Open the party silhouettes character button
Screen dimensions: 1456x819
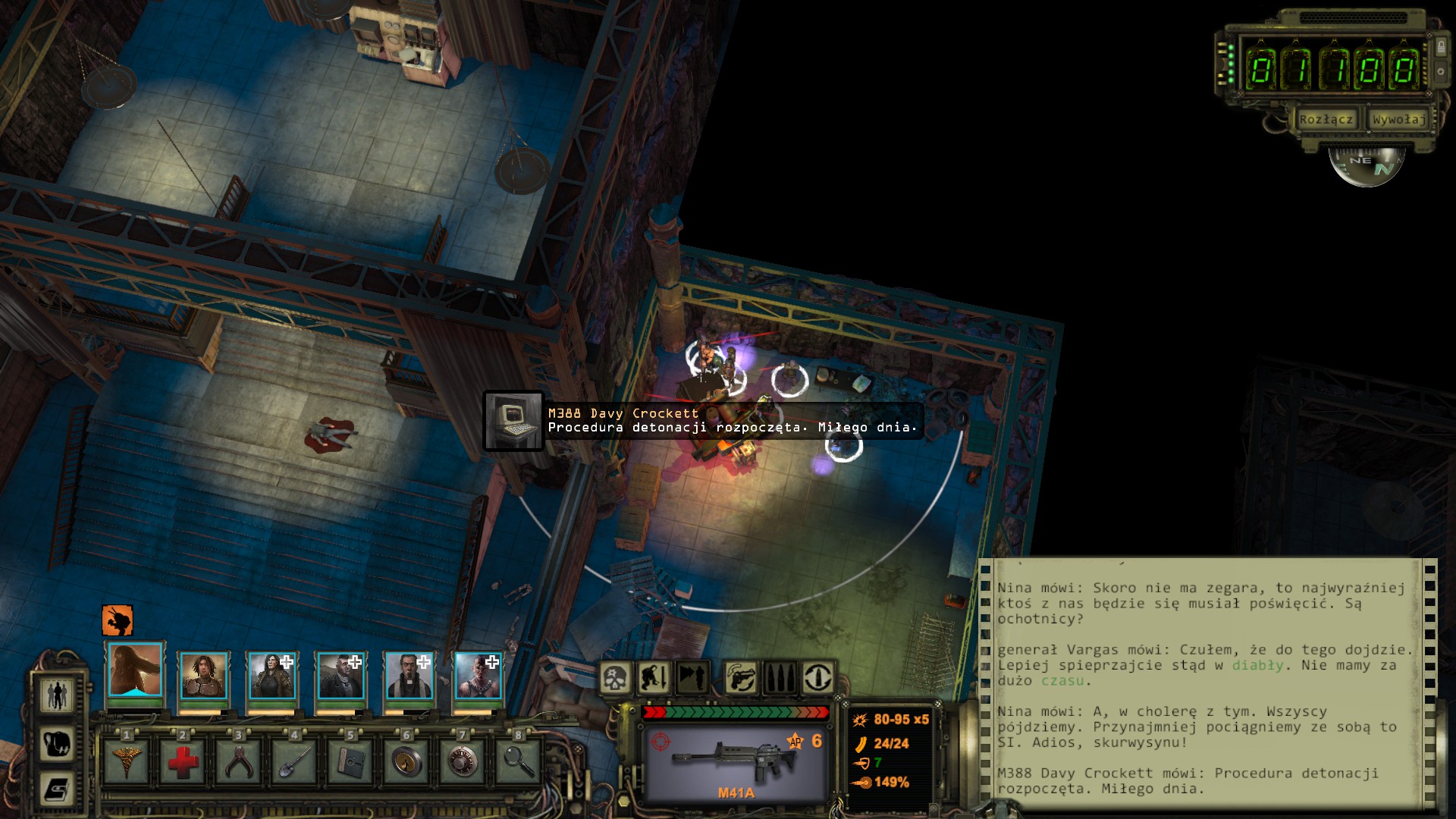pos(58,695)
